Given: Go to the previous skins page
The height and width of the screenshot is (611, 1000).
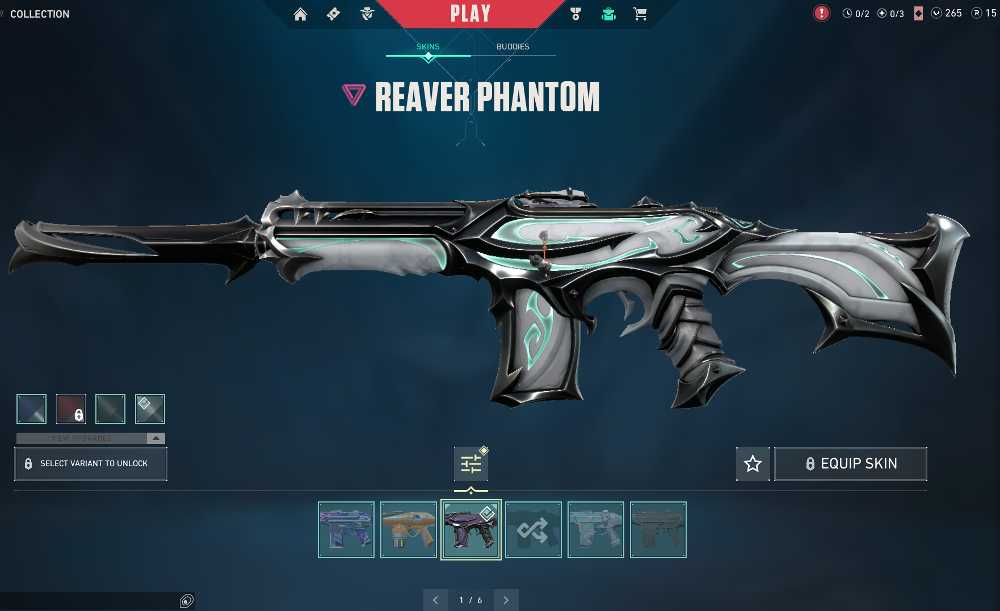Looking at the screenshot, I should [x=435, y=600].
